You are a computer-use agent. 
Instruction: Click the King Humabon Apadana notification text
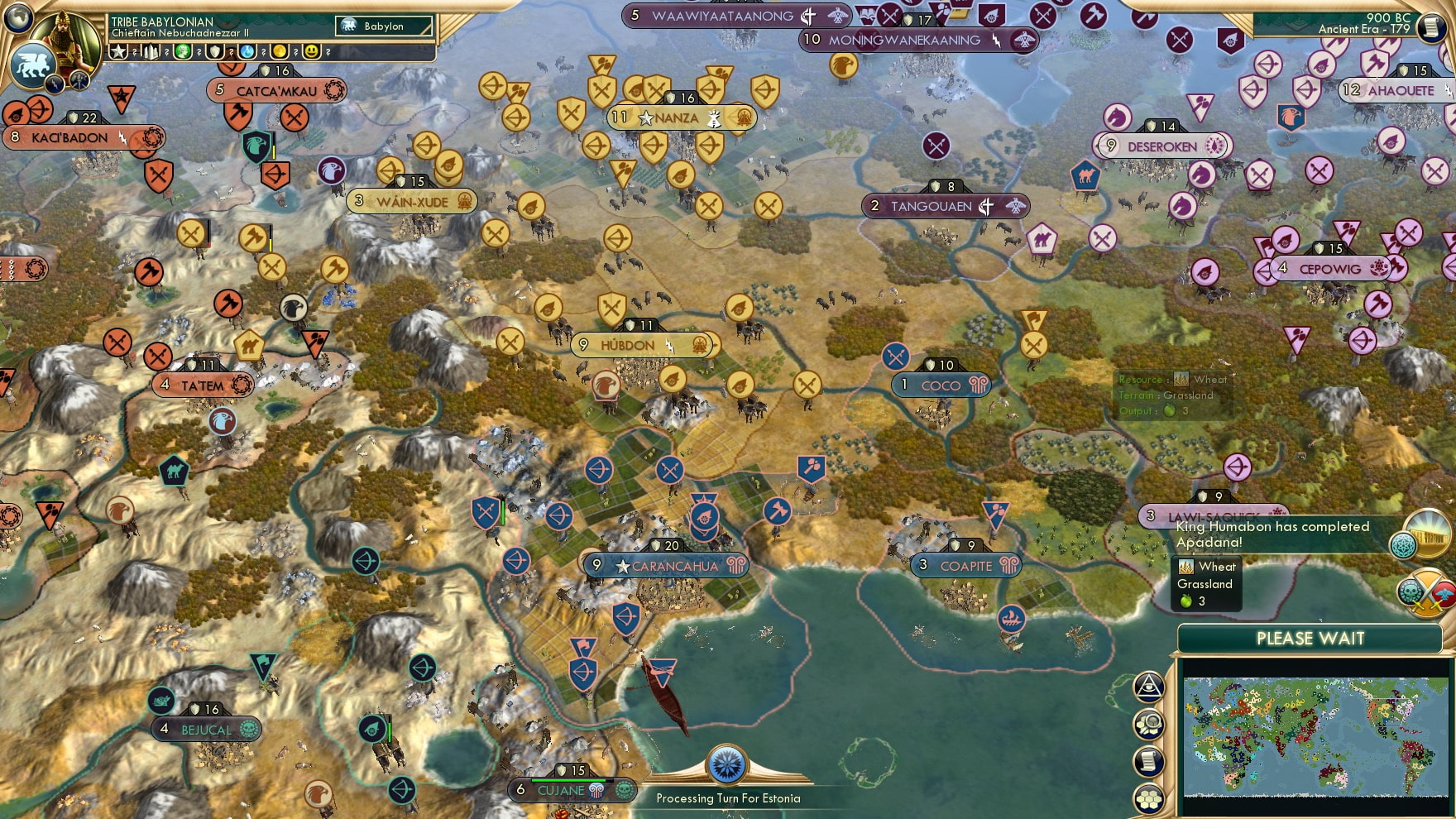(1272, 534)
